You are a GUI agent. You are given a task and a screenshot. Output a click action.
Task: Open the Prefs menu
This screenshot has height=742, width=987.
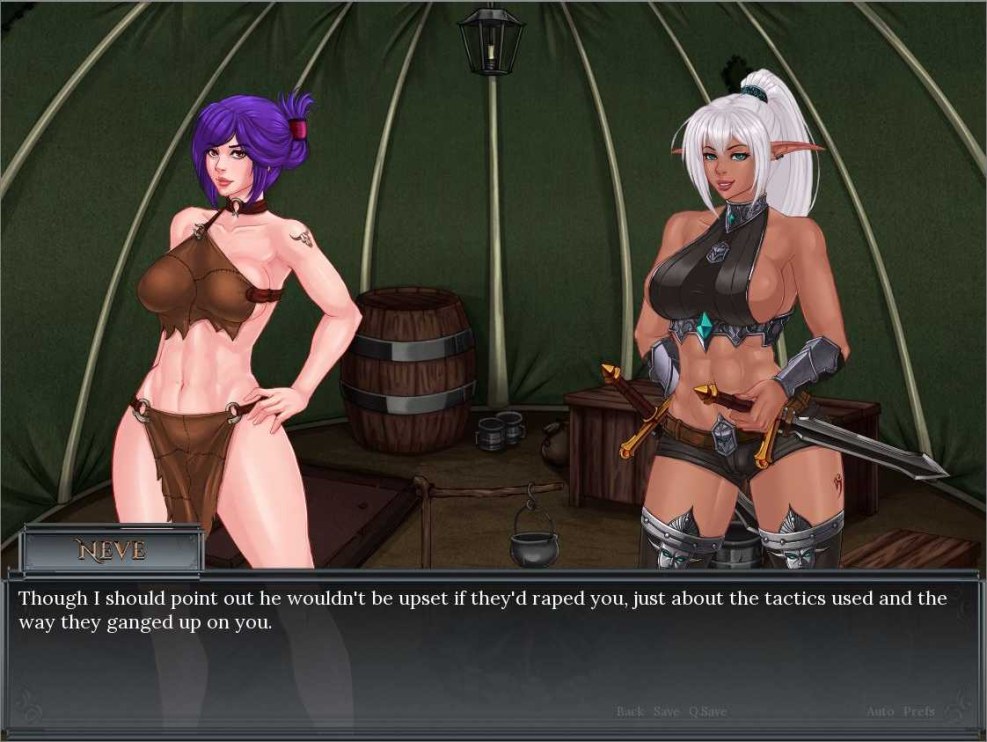click(919, 711)
